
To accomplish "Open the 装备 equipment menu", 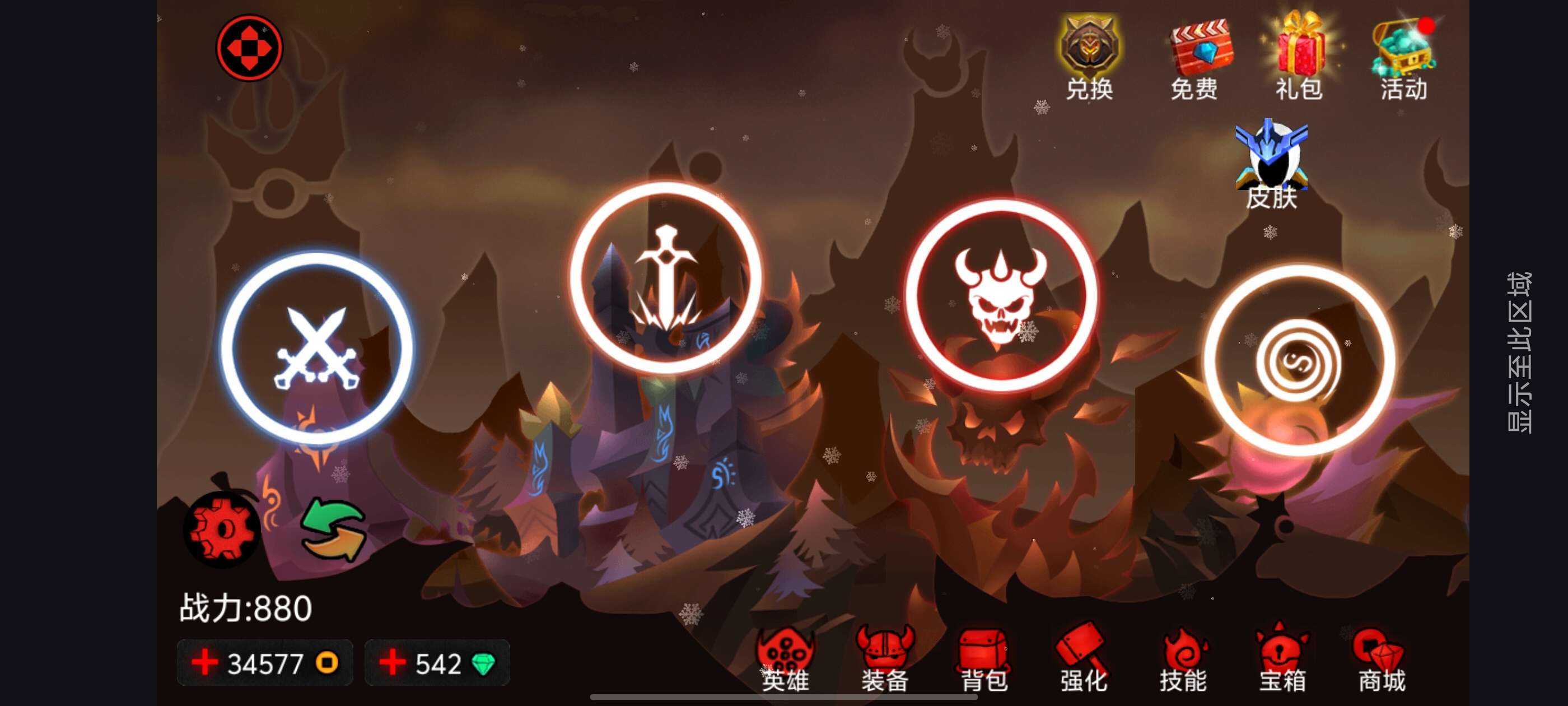I will coord(885,662).
